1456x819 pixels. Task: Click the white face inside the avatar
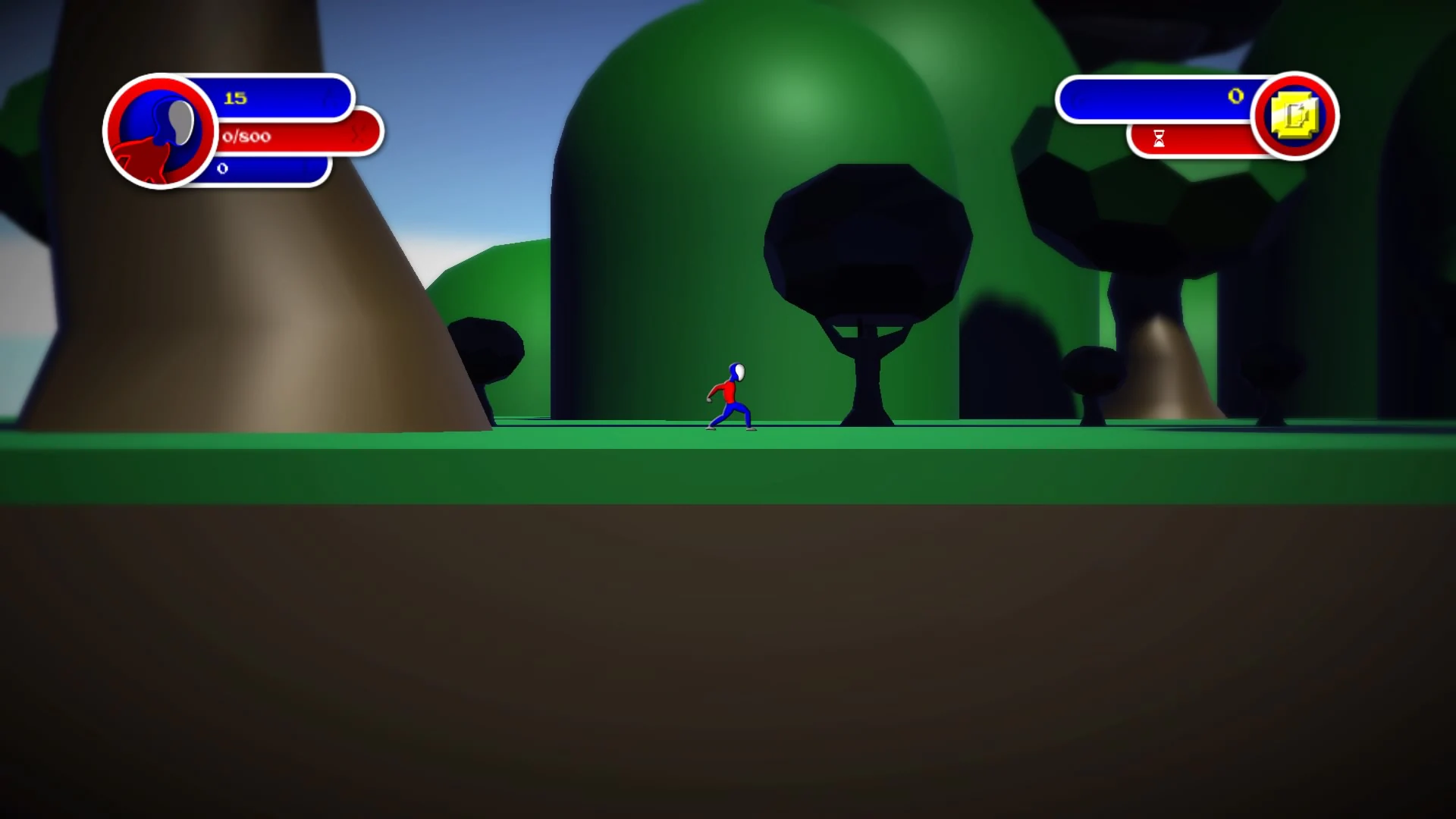click(182, 124)
